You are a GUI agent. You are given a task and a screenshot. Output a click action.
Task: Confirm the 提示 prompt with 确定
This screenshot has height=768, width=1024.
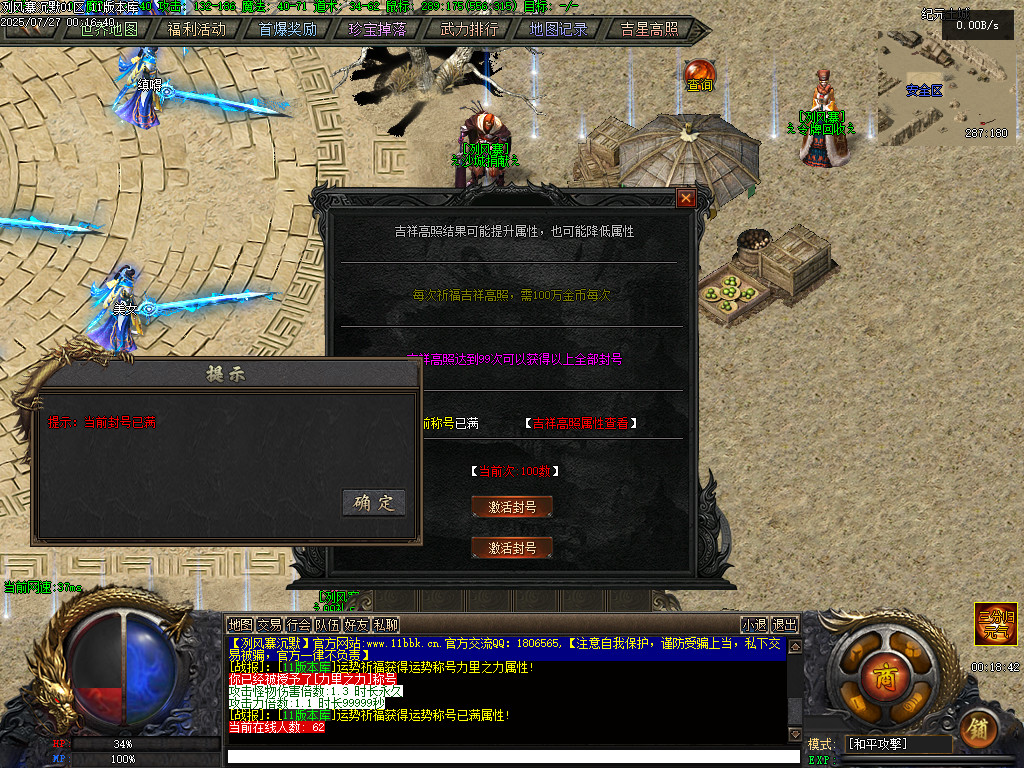373,502
